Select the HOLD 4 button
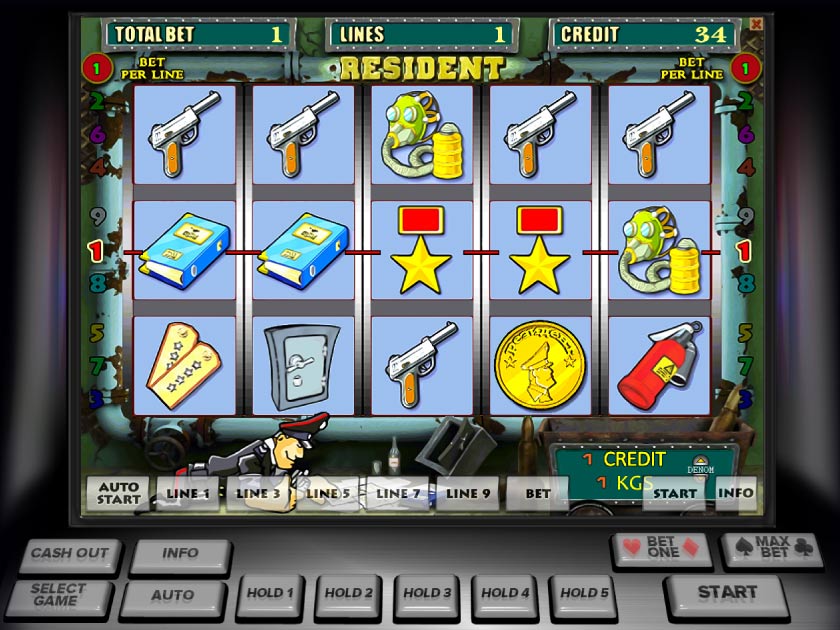The height and width of the screenshot is (630, 840). tap(505, 594)
